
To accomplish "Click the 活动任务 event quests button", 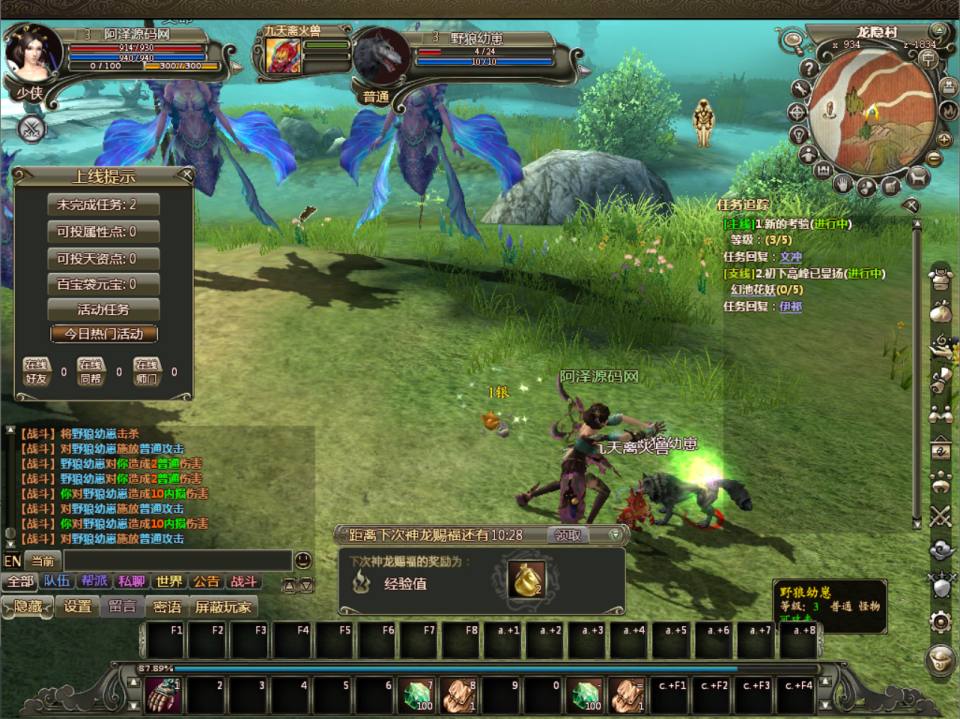I will 104,309.
